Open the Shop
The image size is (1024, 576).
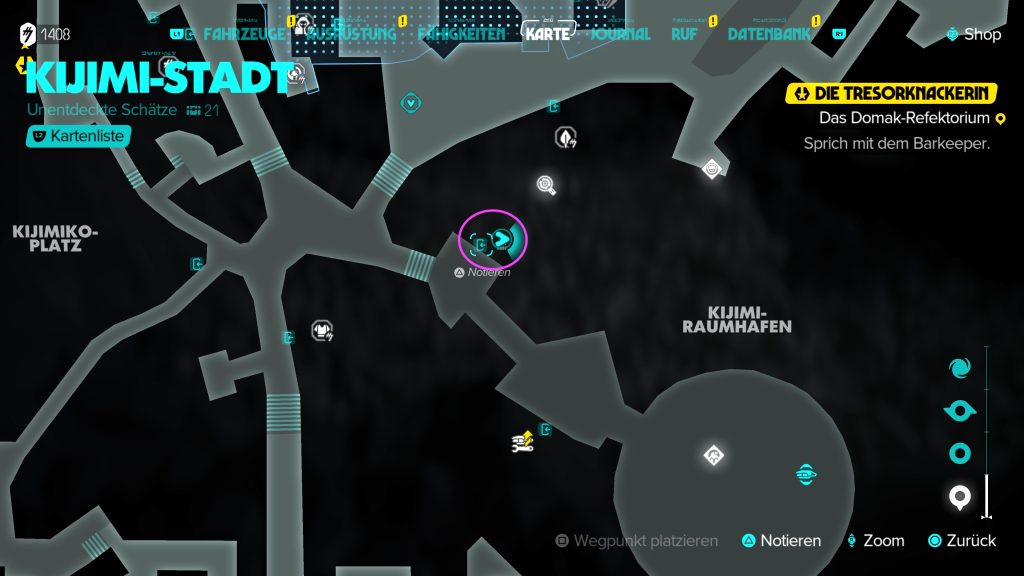click(974, 34)
